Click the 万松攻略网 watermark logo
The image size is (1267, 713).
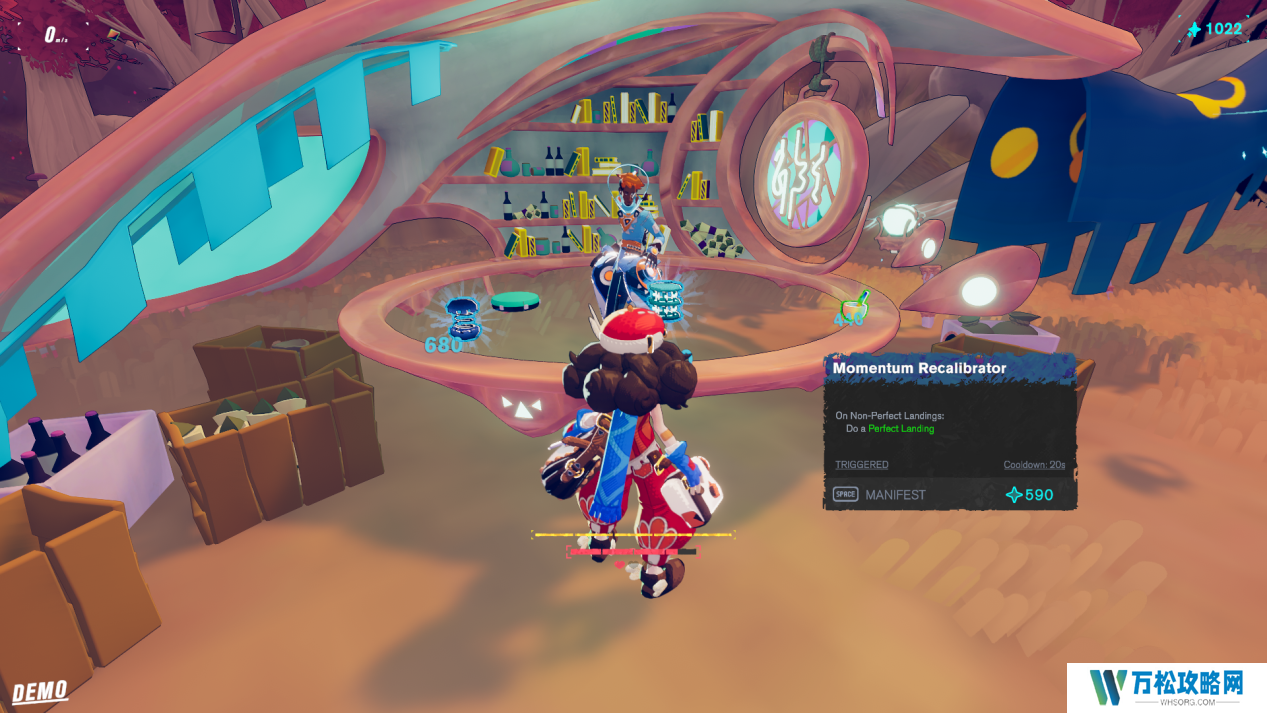1166,687
